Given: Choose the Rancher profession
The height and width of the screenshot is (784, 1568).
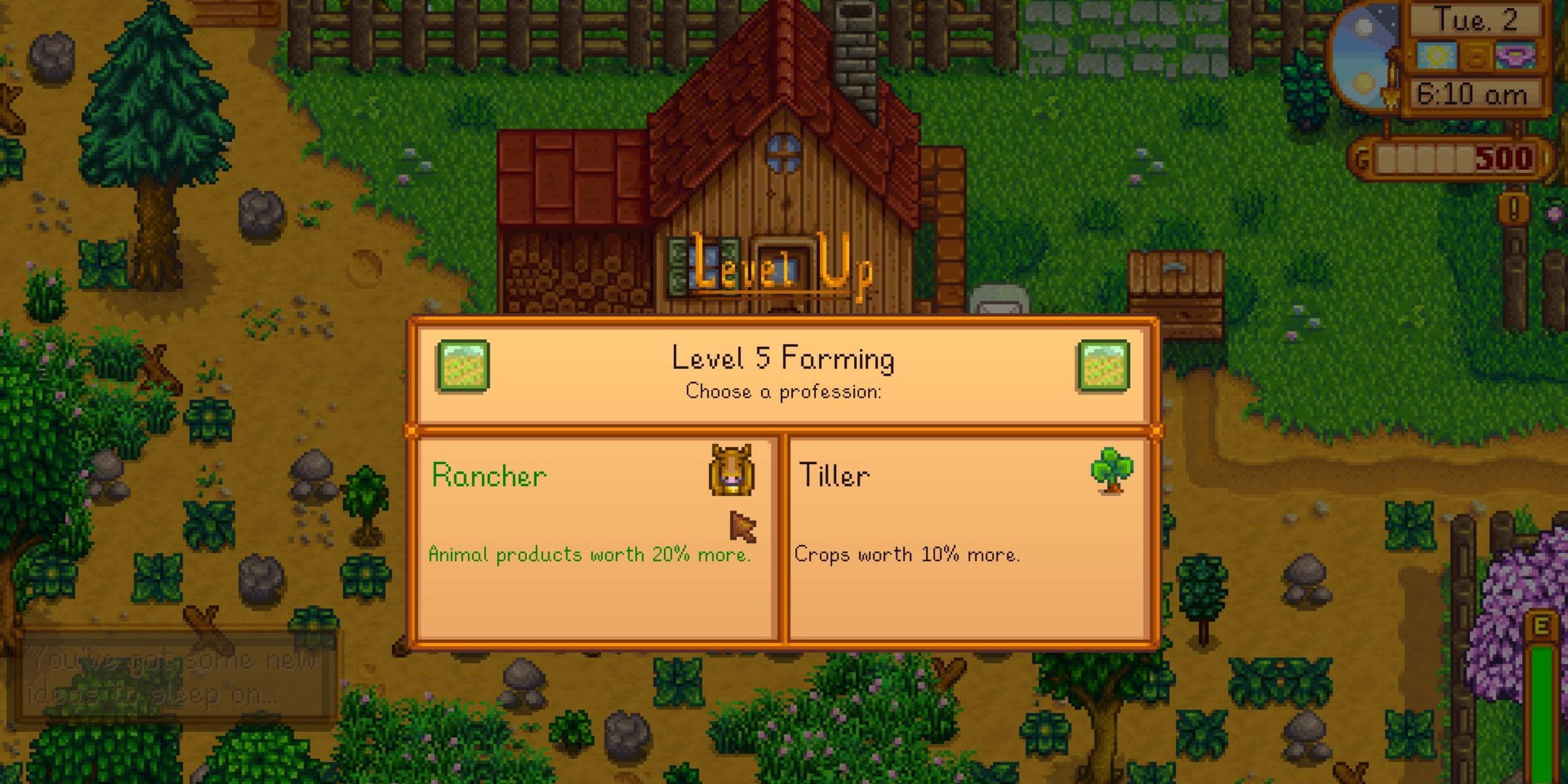Looking at the screenshot, I should click(x=596, y=539).
